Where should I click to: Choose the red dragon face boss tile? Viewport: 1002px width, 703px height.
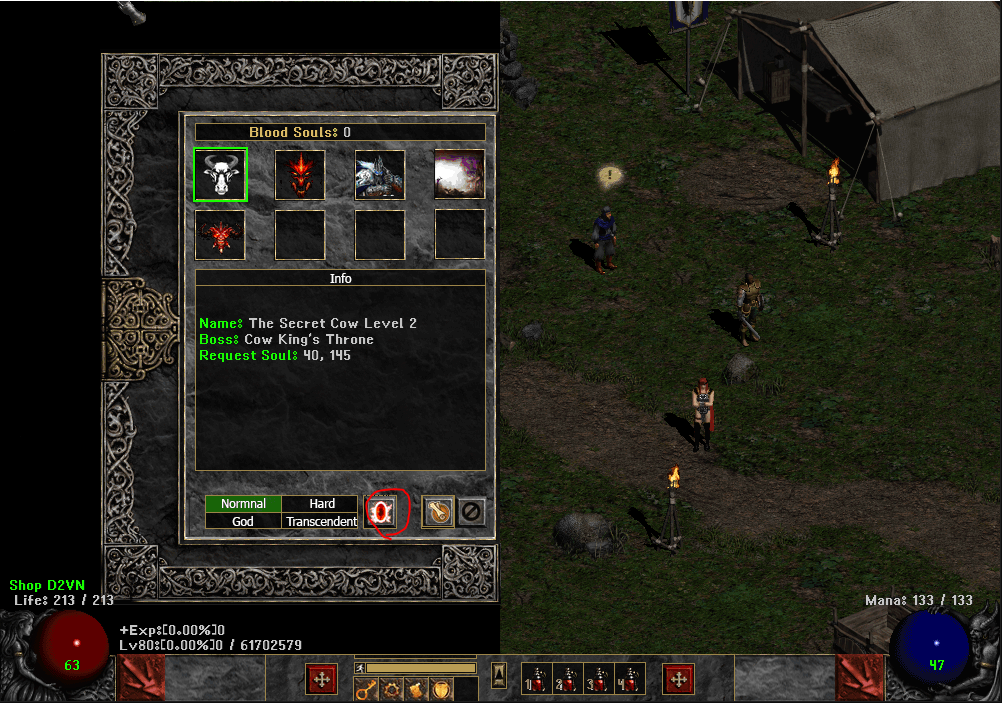tap(300, 175)
